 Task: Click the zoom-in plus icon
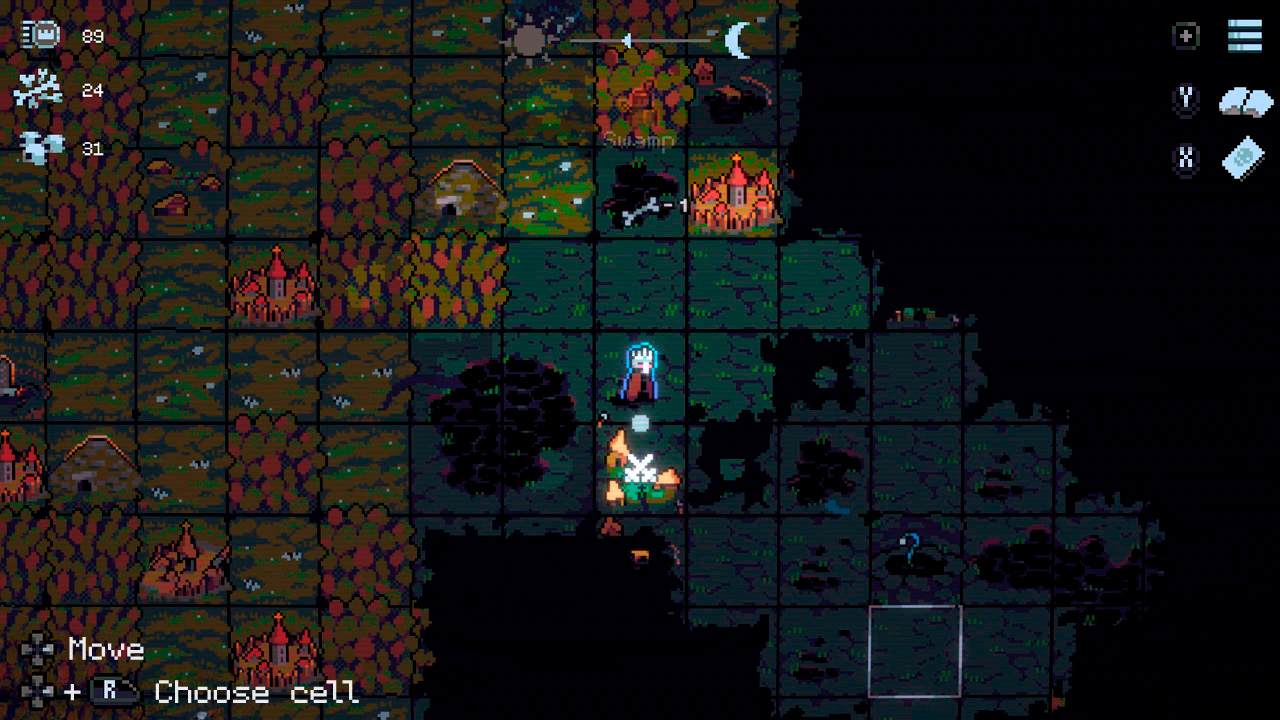(1185, 36)
